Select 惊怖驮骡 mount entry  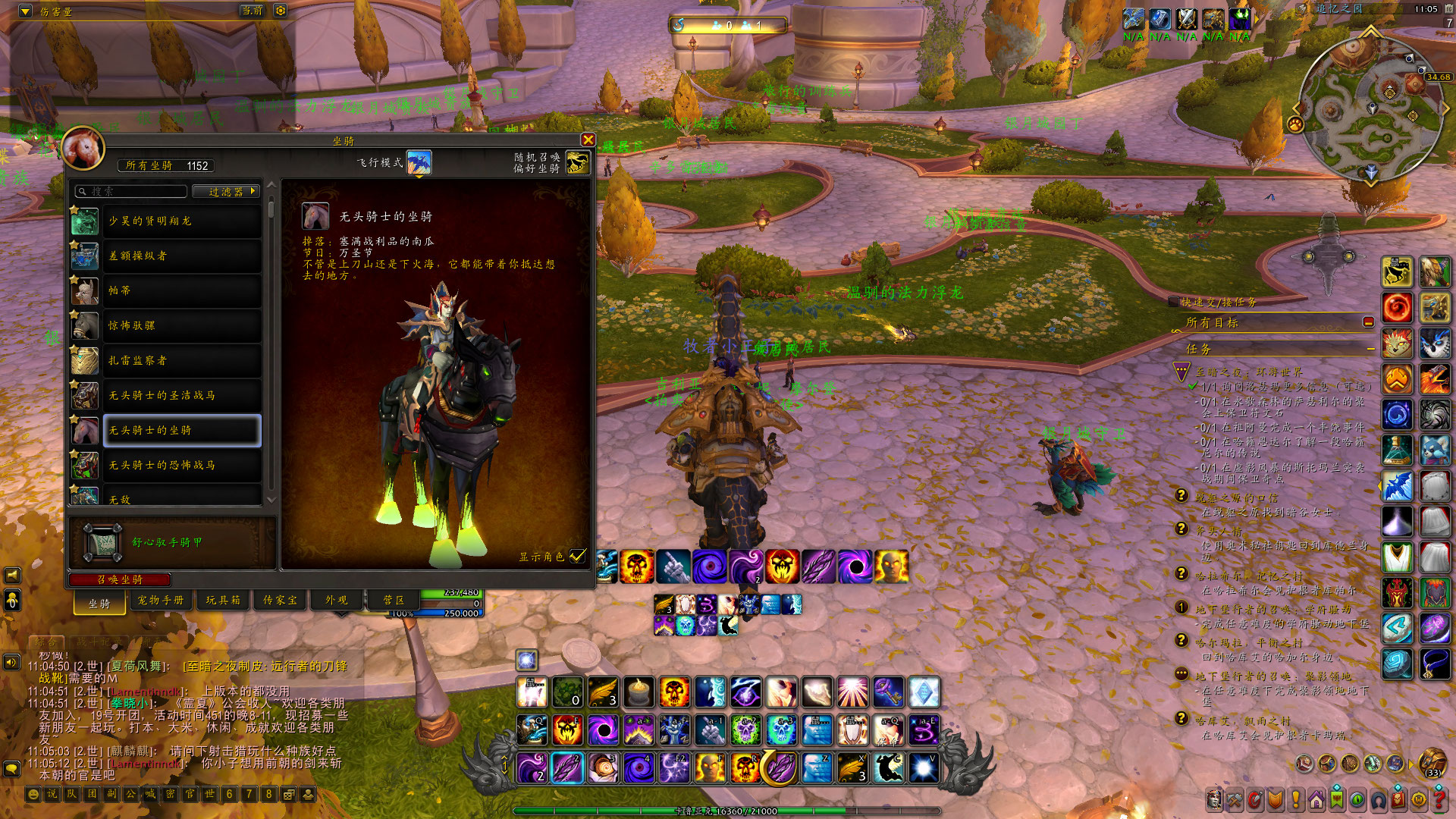click(181, 325)
